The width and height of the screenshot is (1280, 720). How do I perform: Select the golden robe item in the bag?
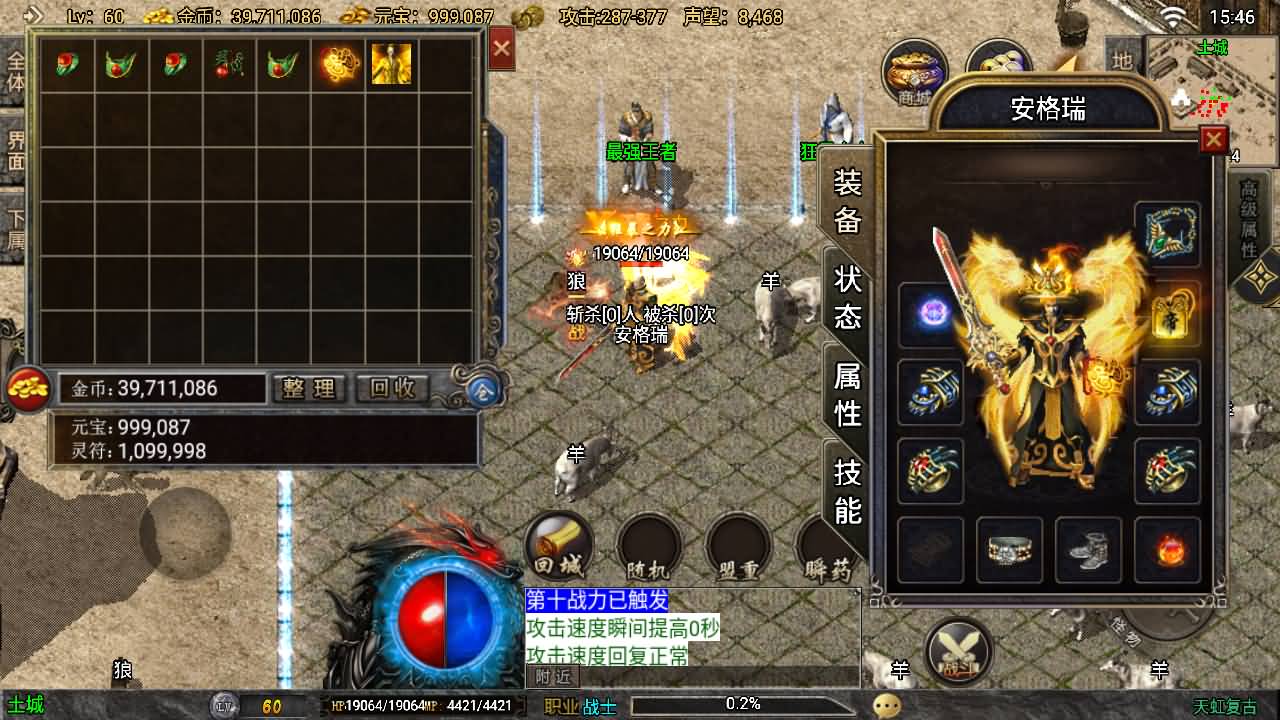pyautogui.click(x=391, y=64)
